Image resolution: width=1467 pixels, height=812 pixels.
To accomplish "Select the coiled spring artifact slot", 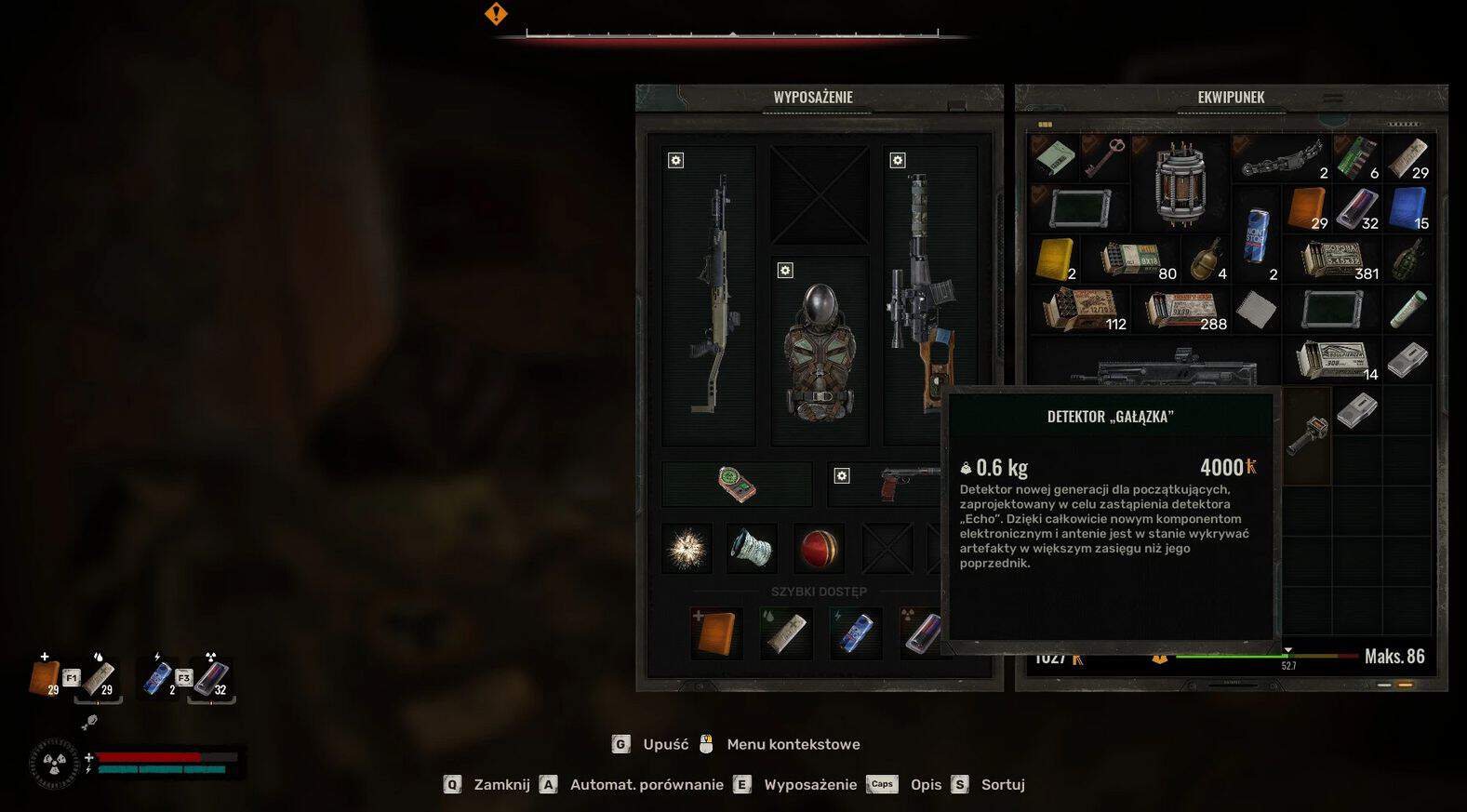I will pyautogui.click(x=752, y=549).
